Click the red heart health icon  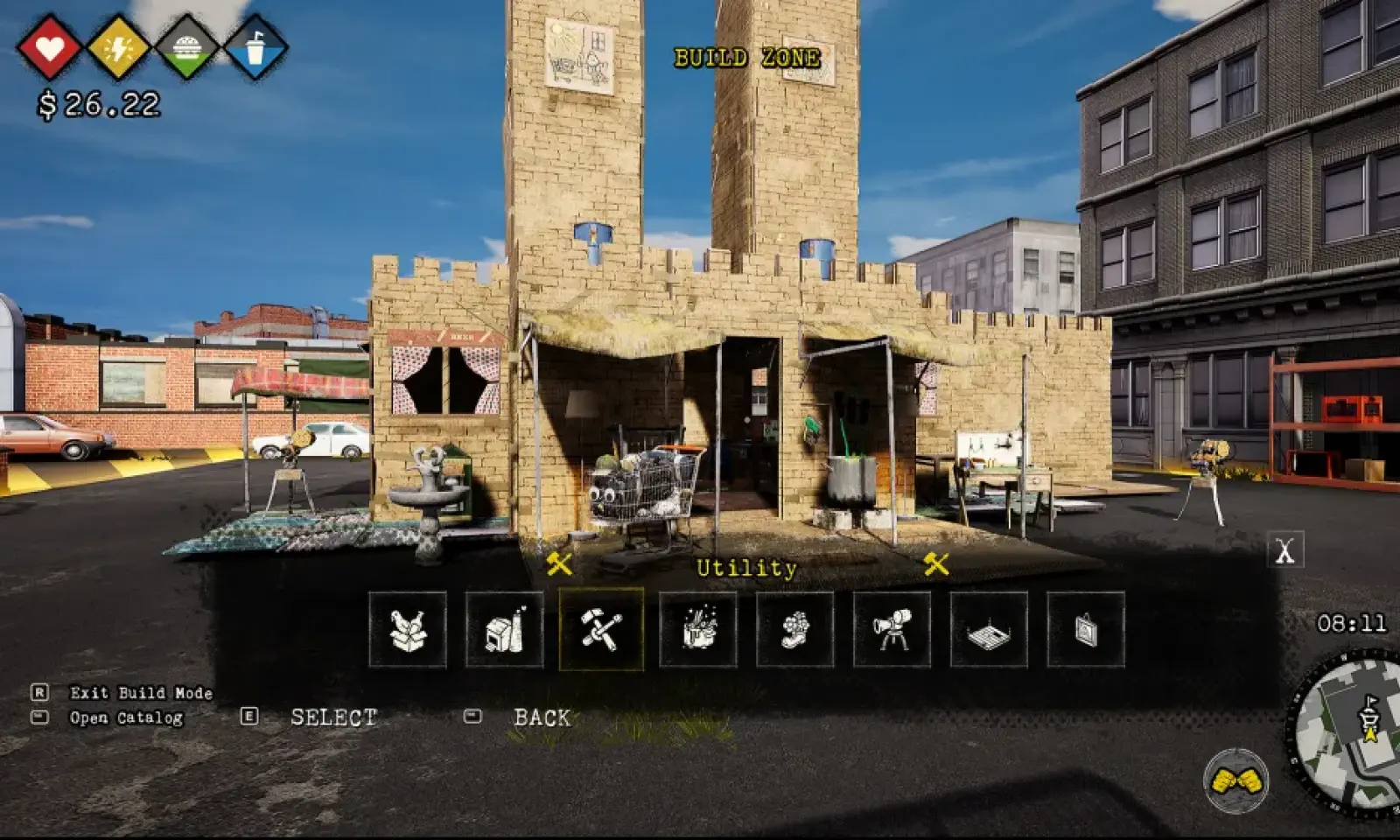pos(50,47)
